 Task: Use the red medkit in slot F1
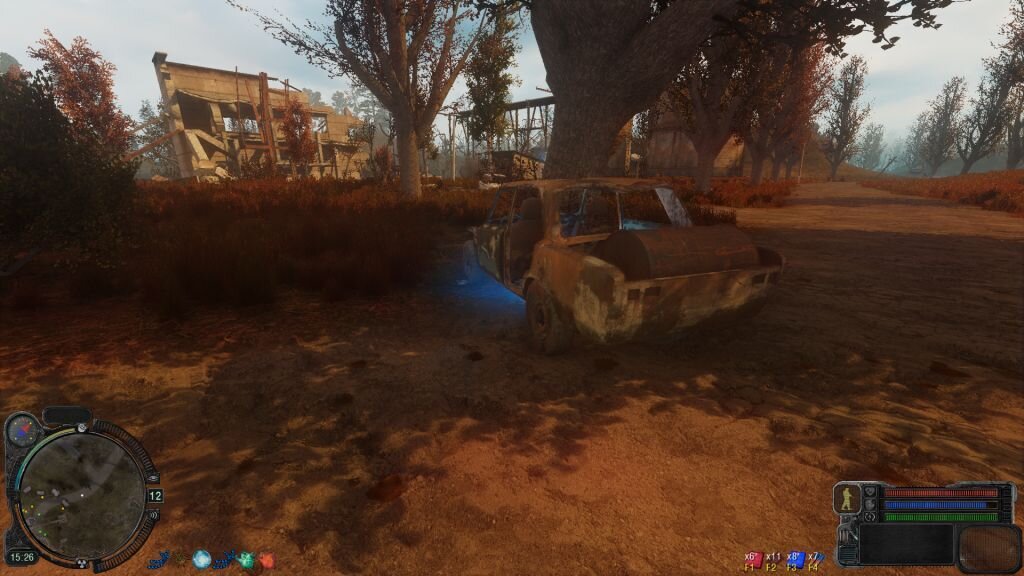755,560
